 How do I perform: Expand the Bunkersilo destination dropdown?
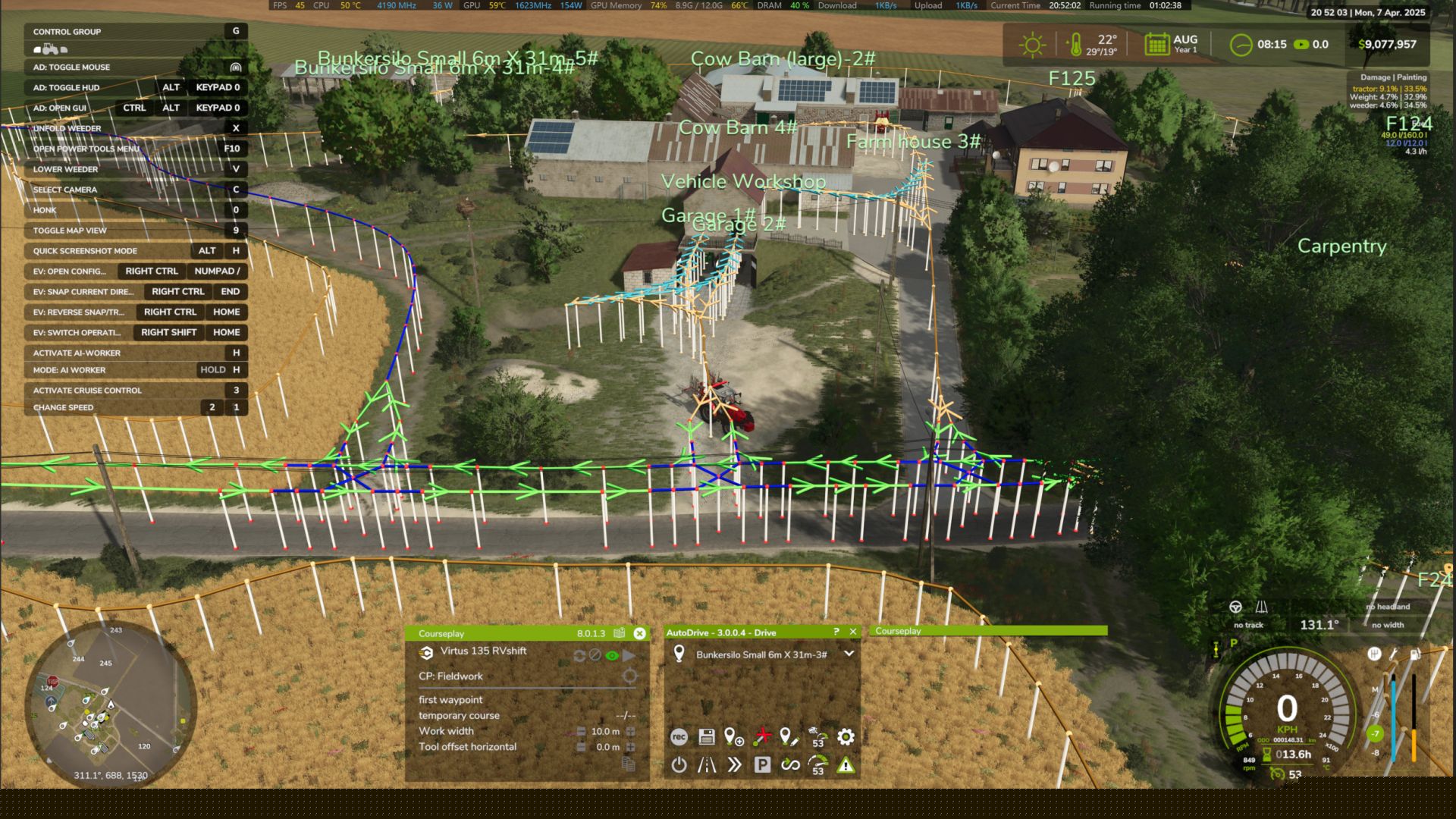(849, 654)
